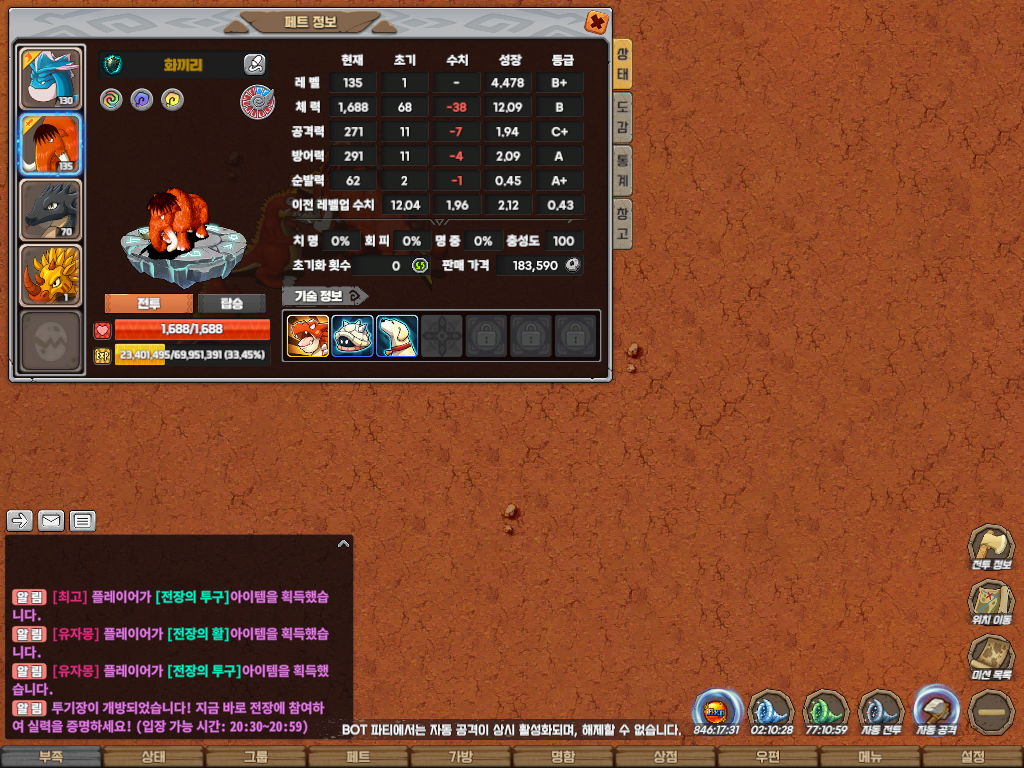
Task: Collapse the chat log with the arrow
Action: click(343, 544)
